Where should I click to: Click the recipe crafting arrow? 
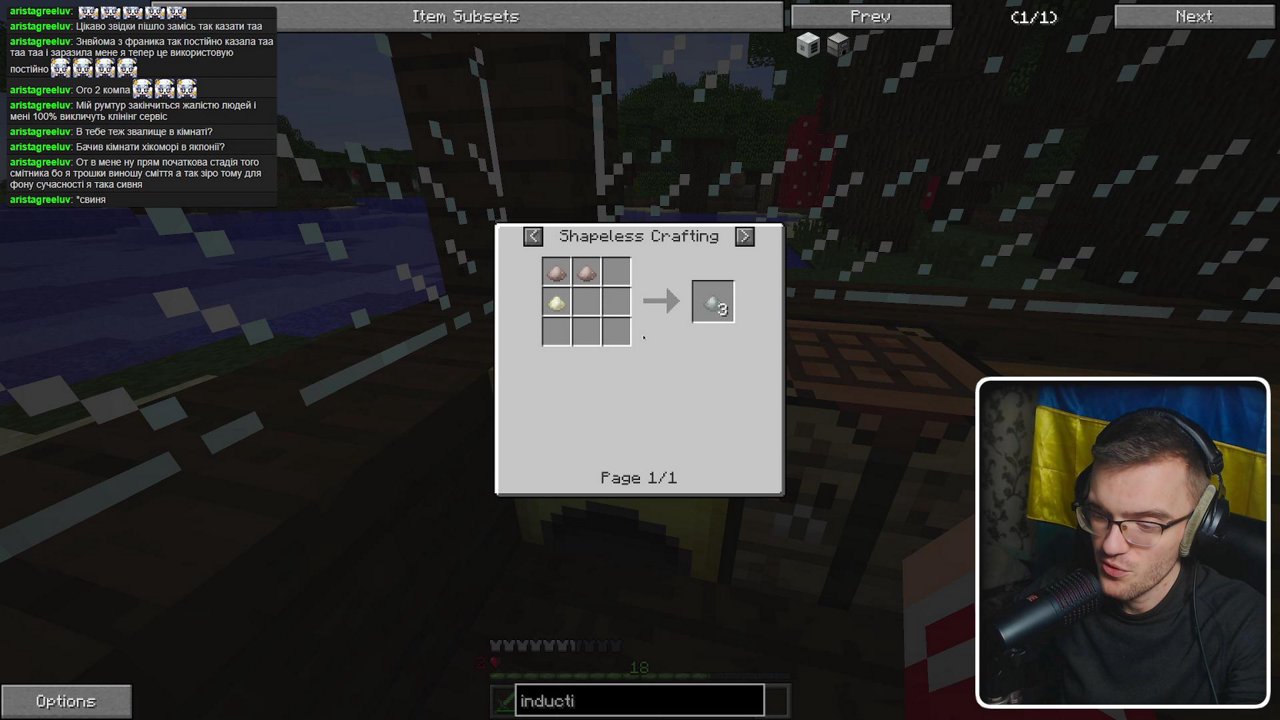tap(661, 301)
